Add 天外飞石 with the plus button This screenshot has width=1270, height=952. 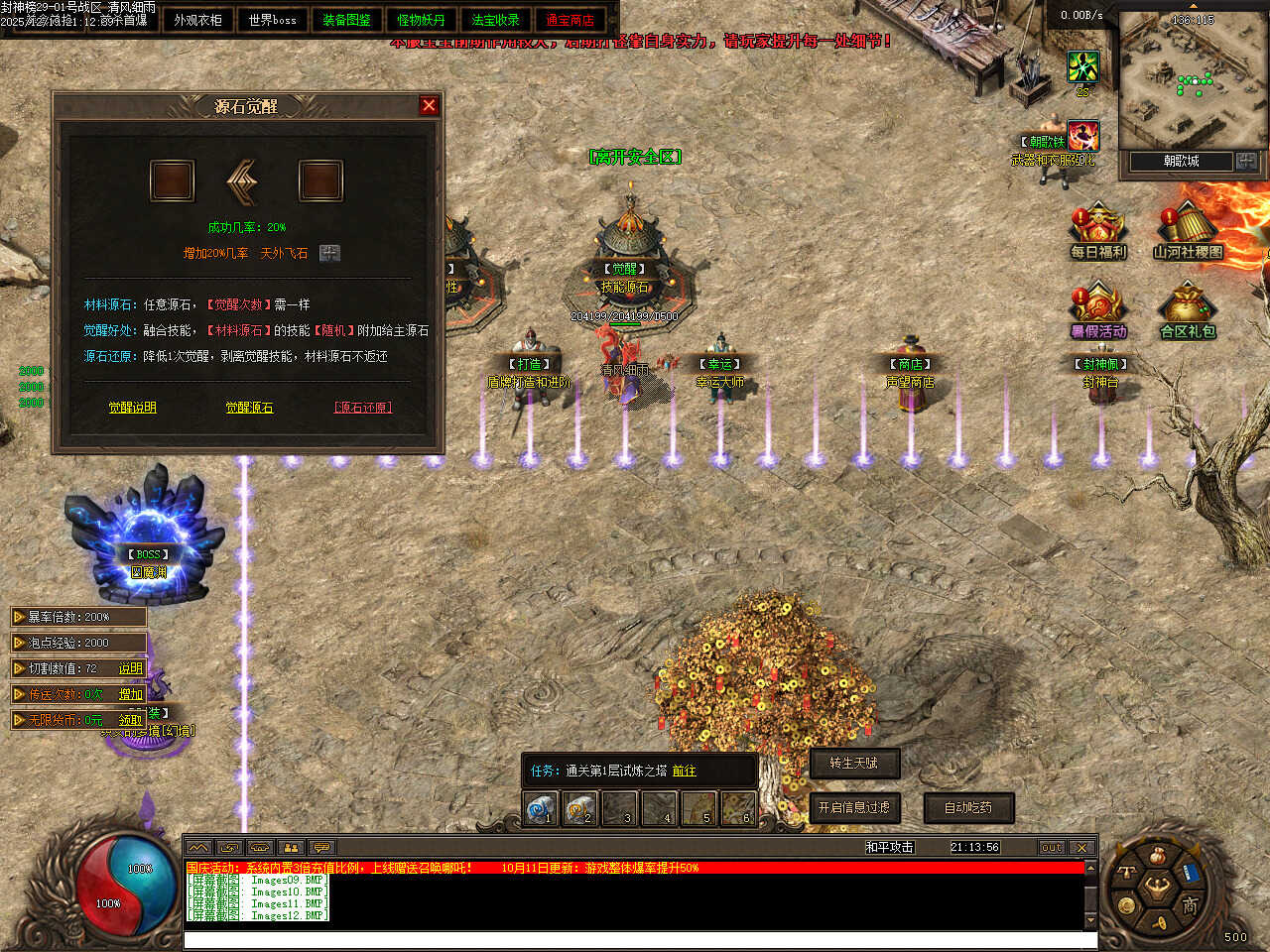click(x=329, y=253)
